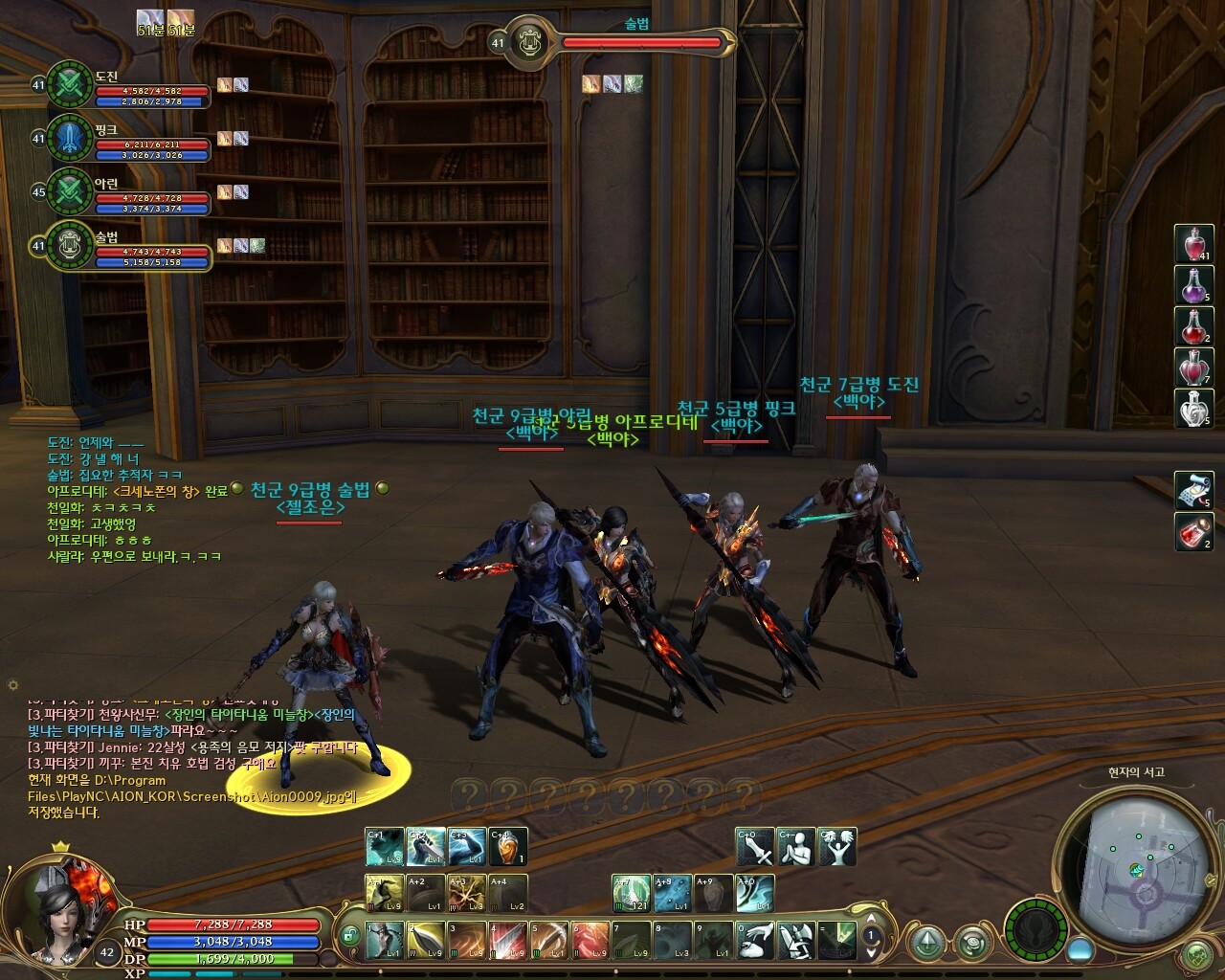1225x980 pixels.
Task: Activate the green skill showing 121
Action: tap(632, 894)
